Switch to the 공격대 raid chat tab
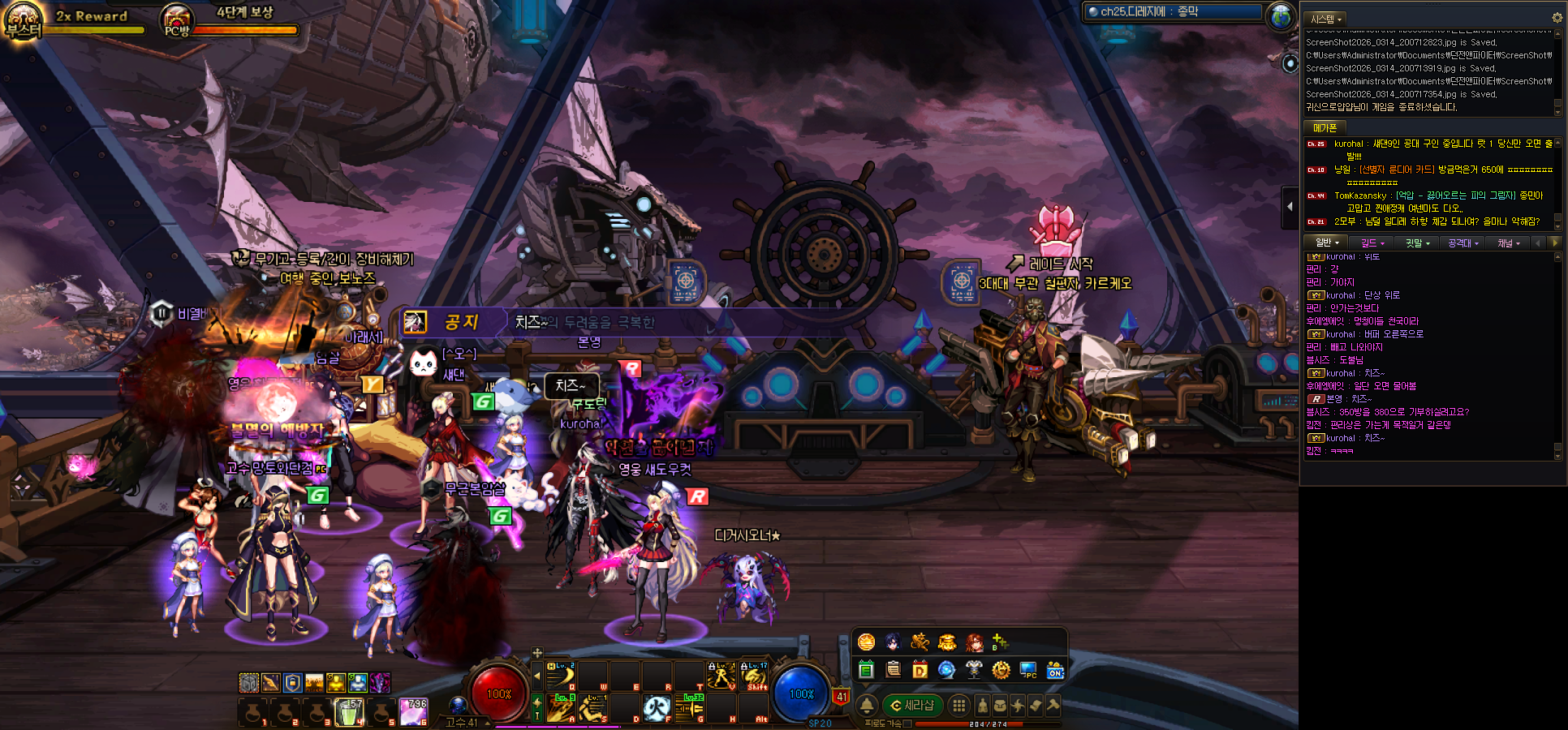 click(x=1462, y=243)
